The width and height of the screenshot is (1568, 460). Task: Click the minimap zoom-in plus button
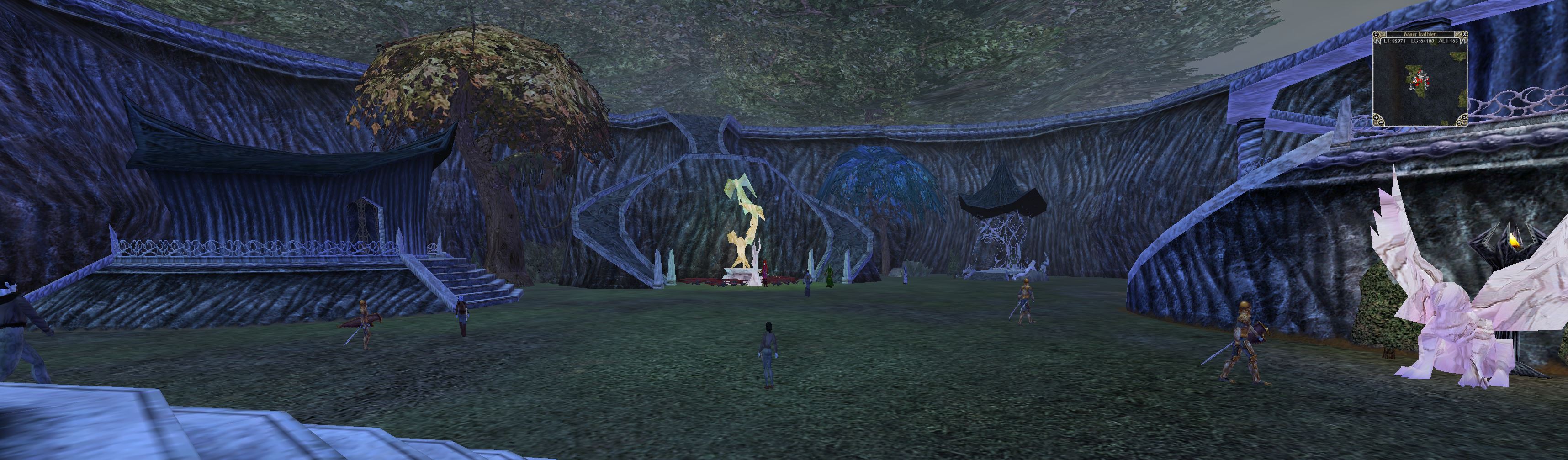1376,117
